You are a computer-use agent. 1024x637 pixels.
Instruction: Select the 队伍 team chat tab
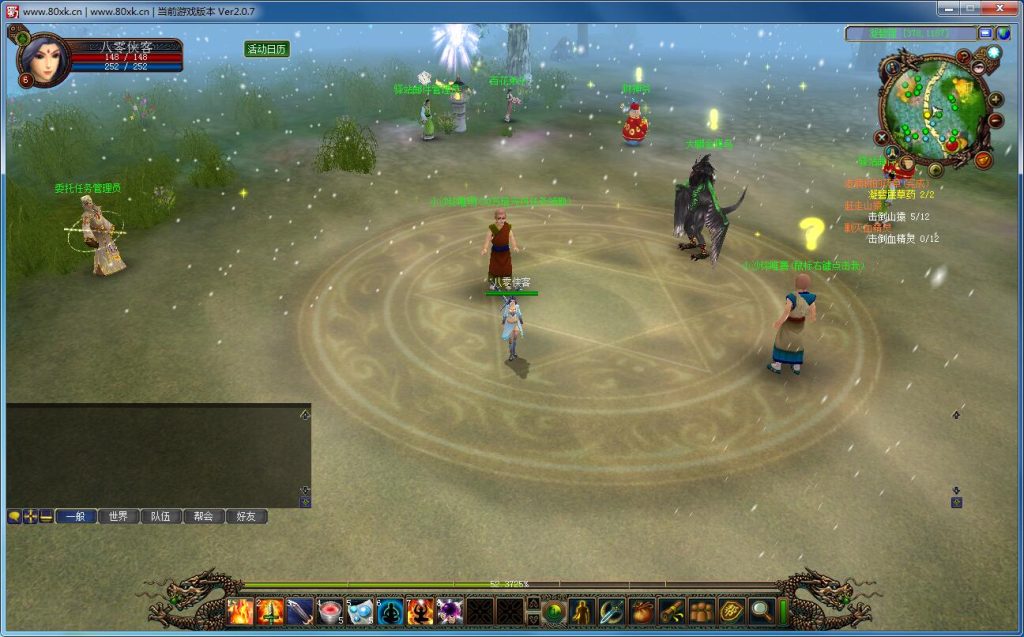160,517
